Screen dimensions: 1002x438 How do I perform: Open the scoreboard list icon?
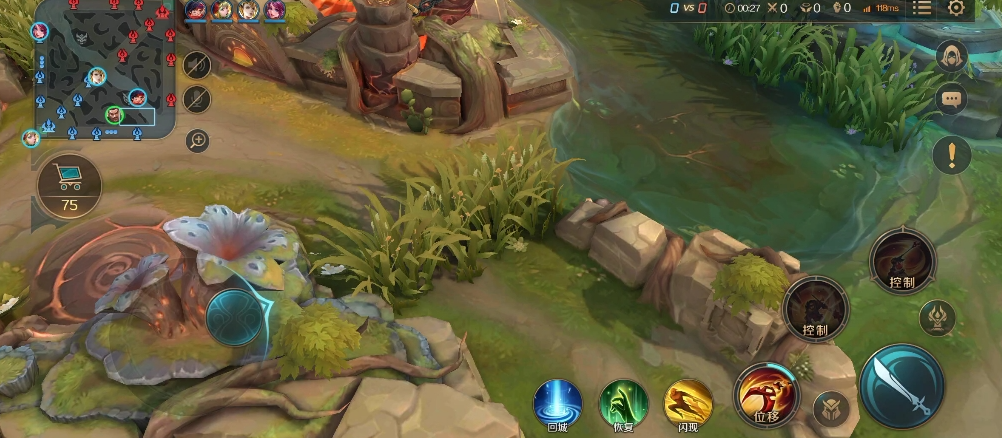pos(922,9)
